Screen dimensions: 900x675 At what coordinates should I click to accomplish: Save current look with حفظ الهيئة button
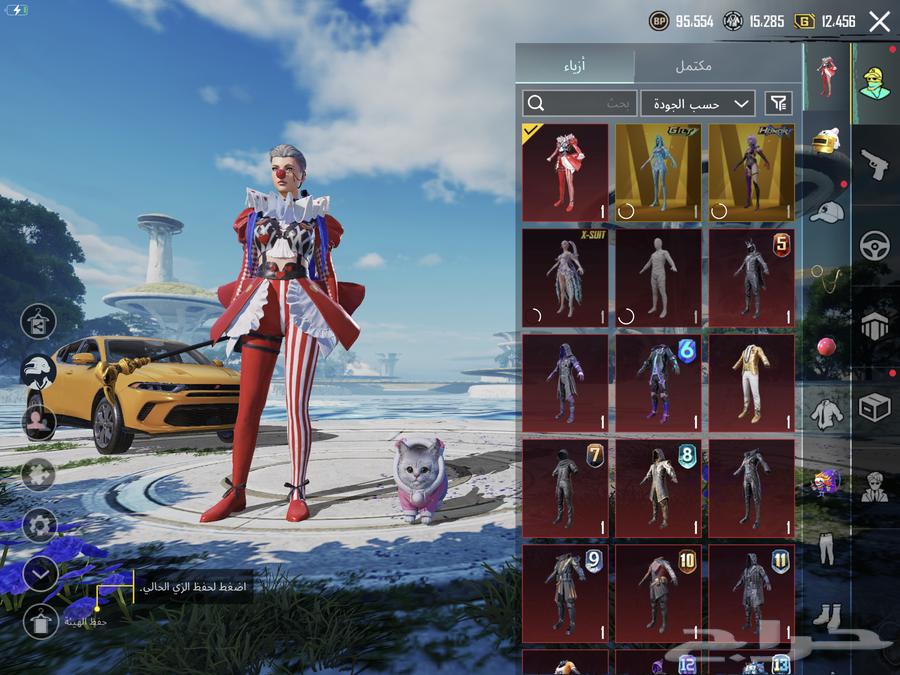click(40, 621)
